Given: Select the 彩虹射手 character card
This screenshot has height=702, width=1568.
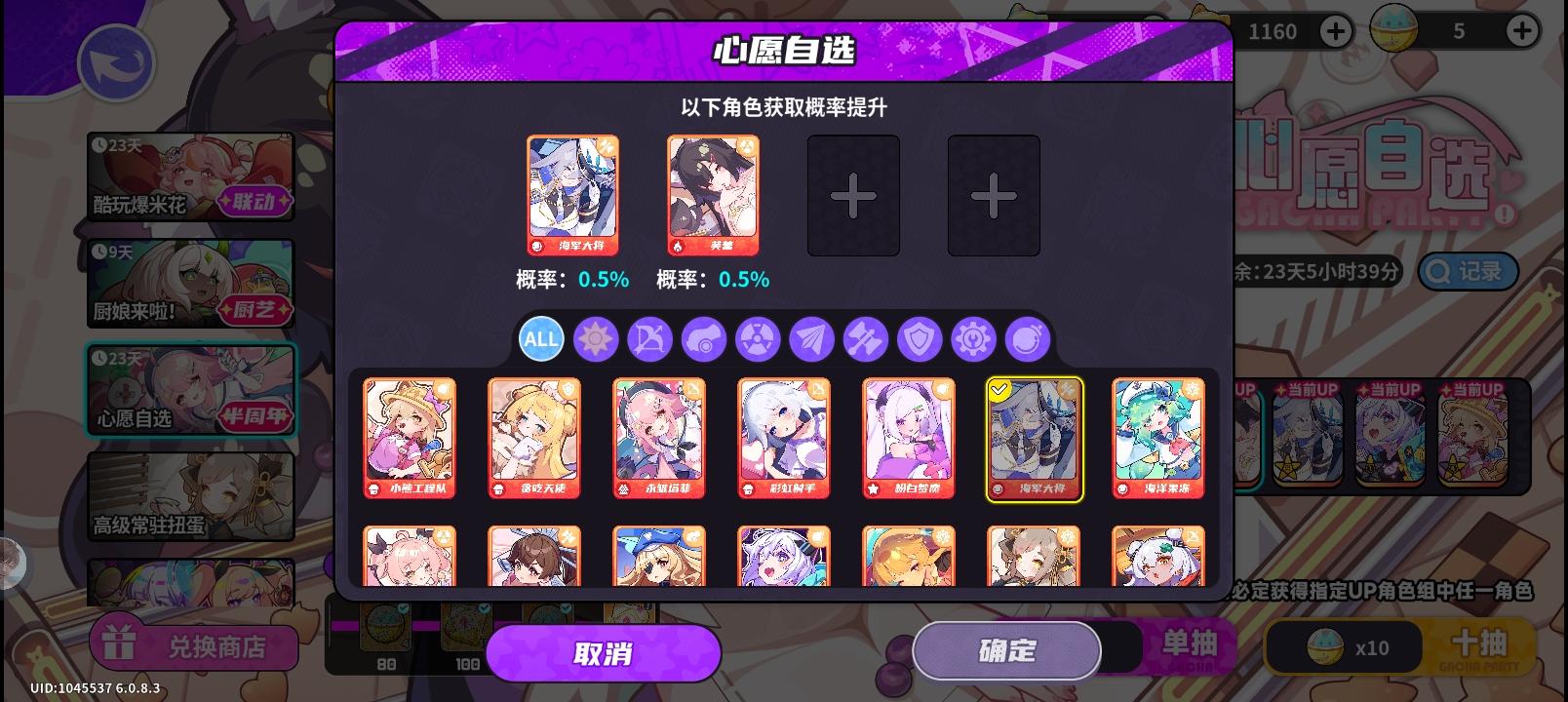Looking at the screenshot, I should pos(784,437).
